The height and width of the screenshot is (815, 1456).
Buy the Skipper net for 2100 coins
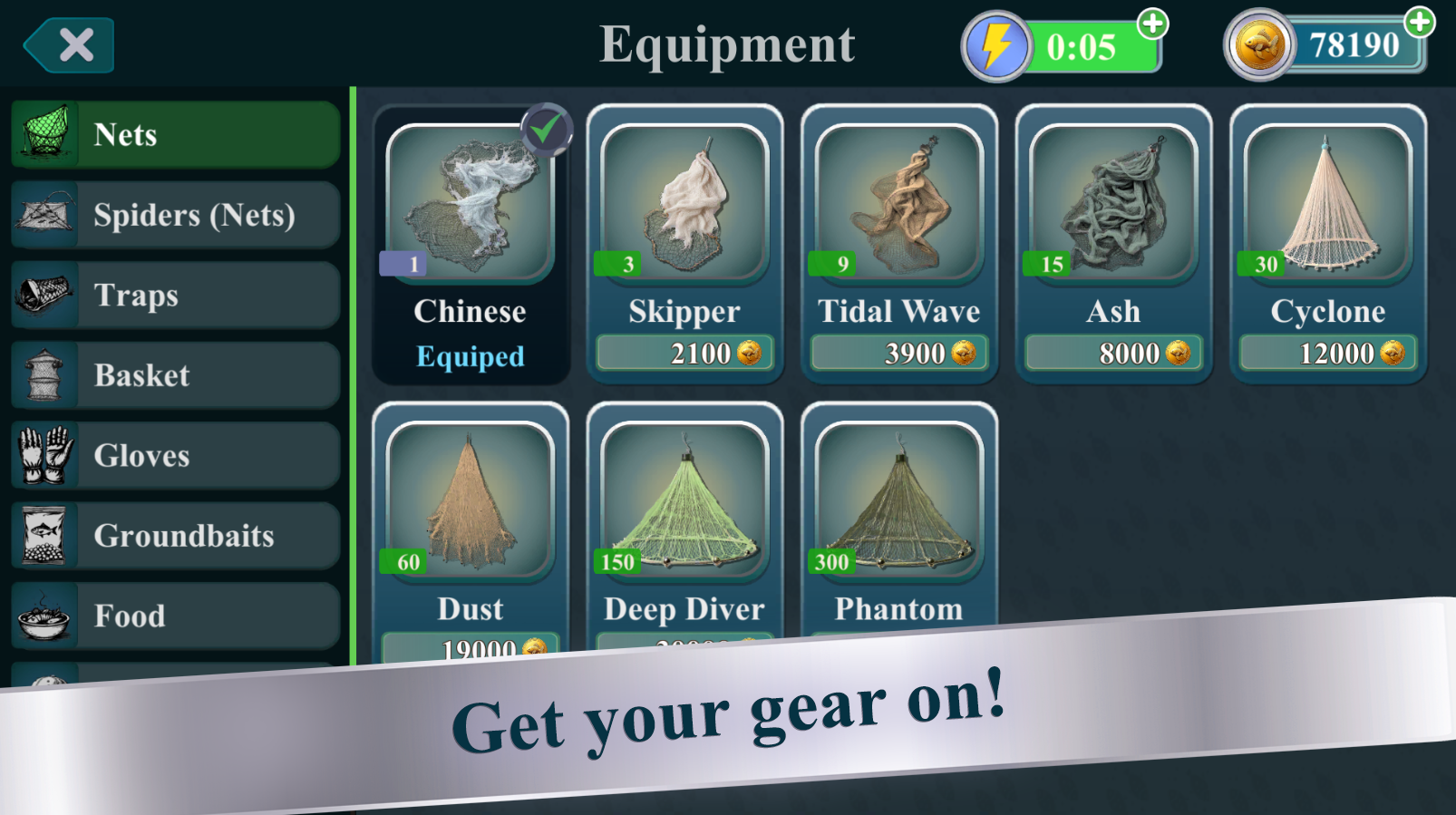[684, 354]
